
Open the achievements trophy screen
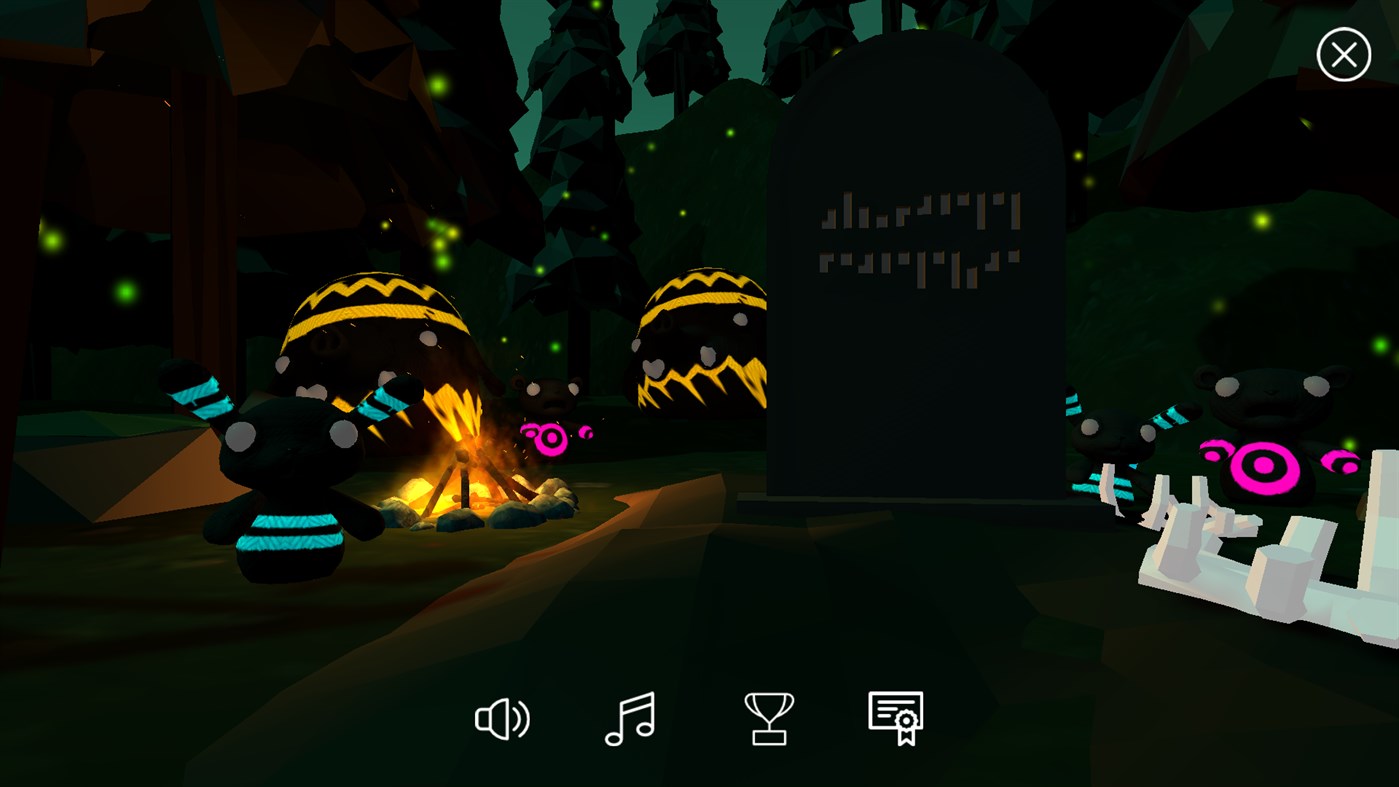[768, 718]
